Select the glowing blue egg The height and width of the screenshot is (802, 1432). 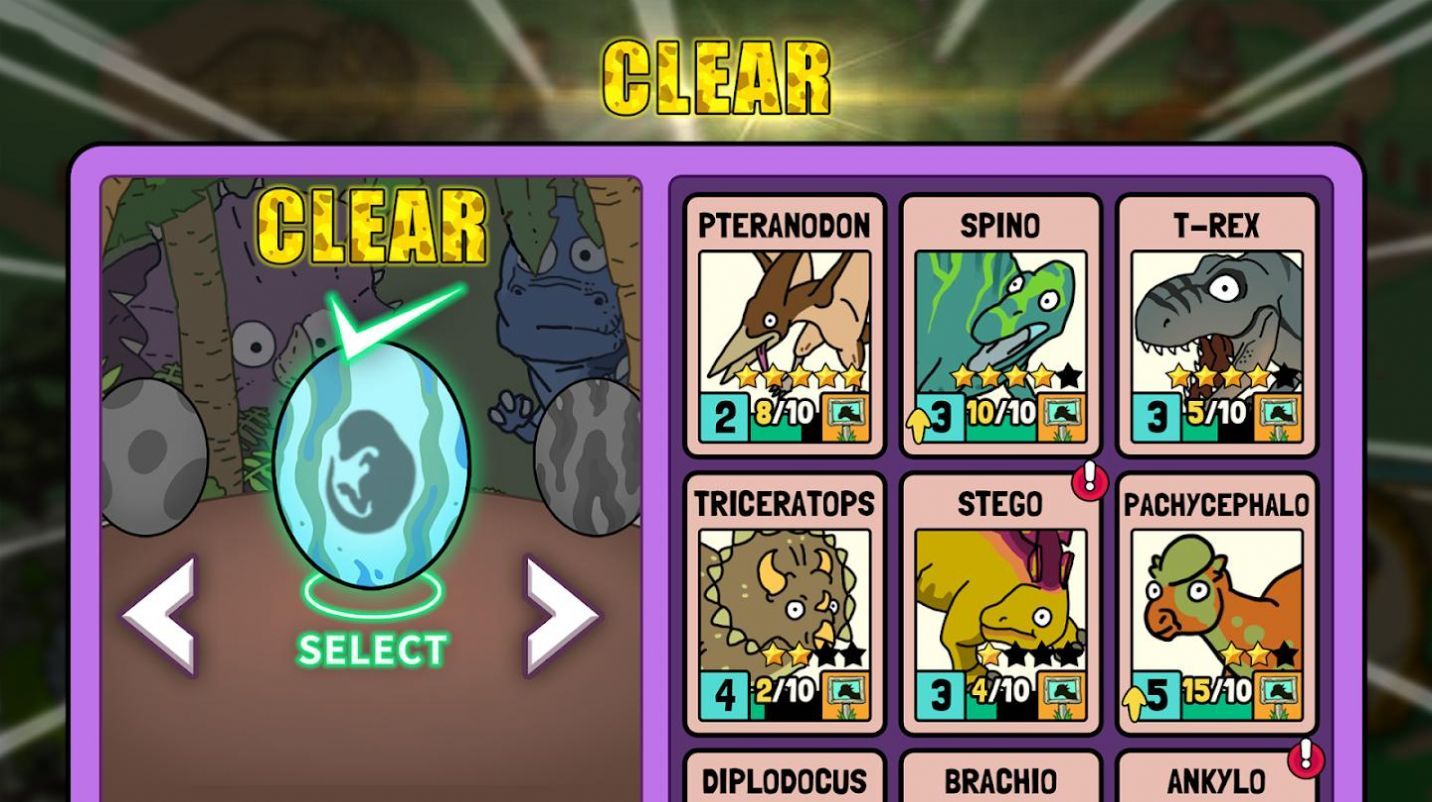[x=371, y=465]
